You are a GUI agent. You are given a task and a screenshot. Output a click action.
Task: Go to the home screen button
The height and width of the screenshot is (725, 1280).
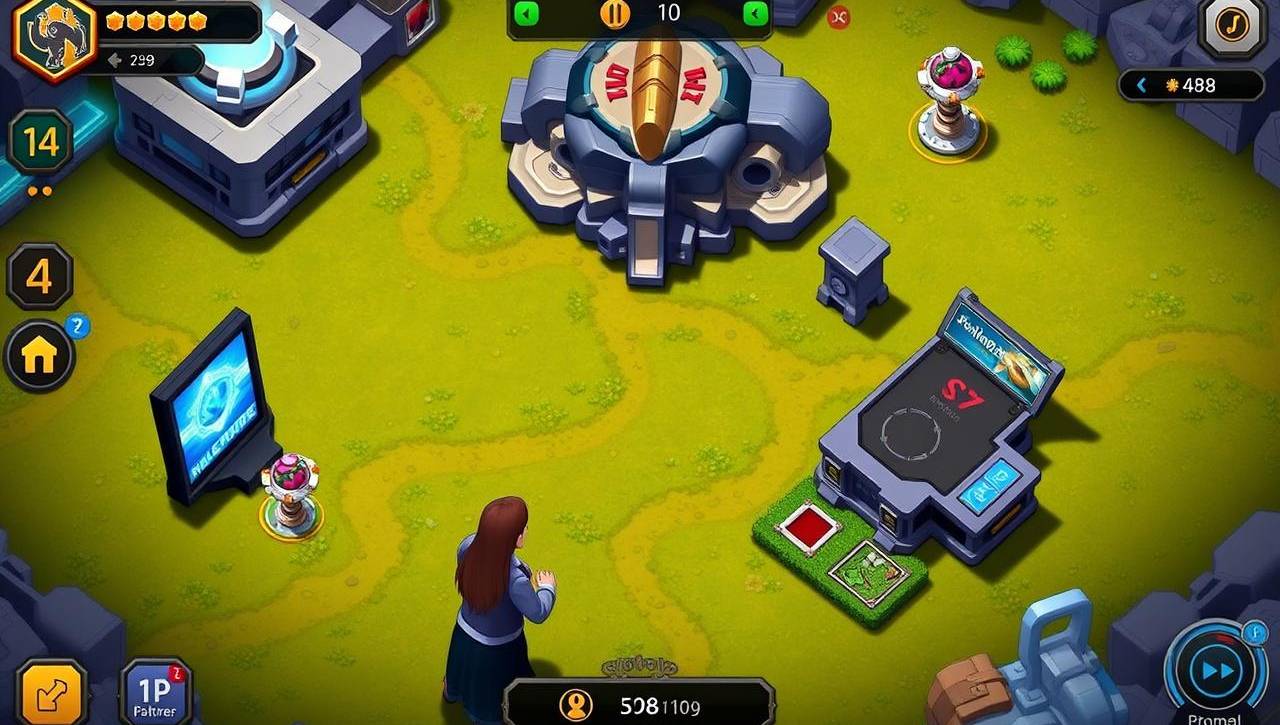point(40,356)
